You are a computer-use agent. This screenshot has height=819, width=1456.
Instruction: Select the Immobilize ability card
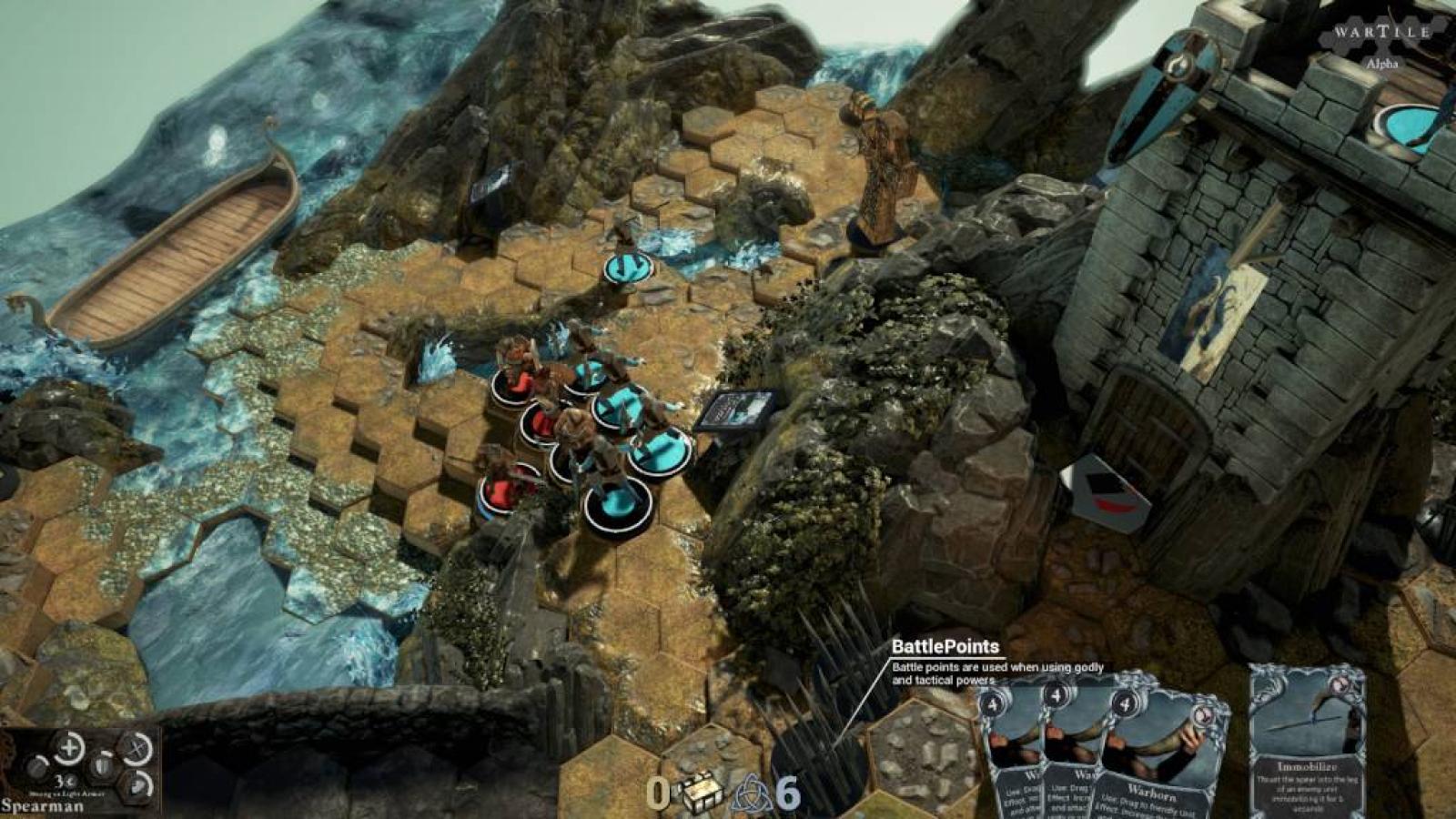[x=1307, y=742]
